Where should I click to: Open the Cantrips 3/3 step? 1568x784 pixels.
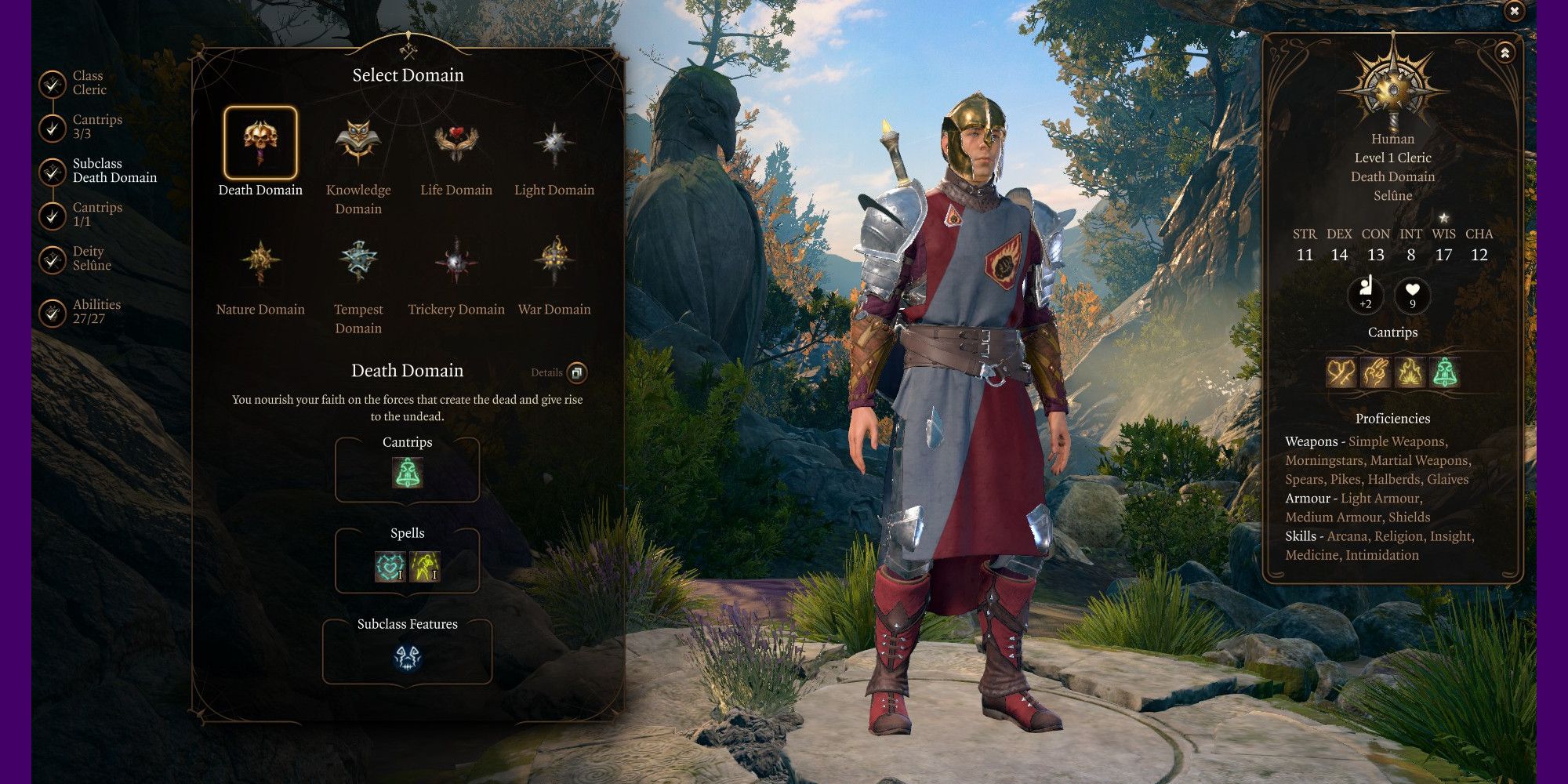(x=53, y=127)
